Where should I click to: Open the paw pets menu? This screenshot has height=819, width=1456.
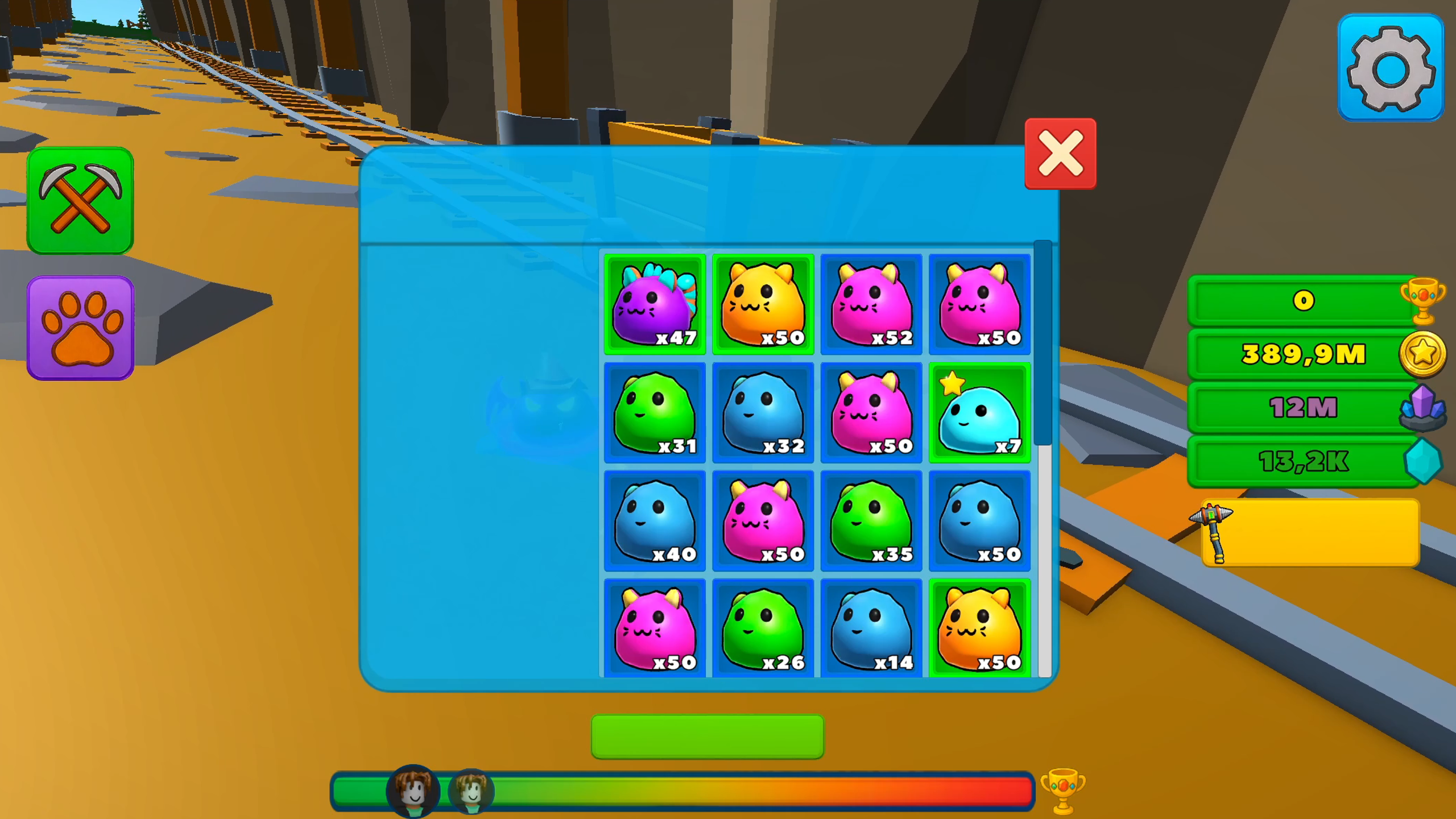pyautogui.click(x=80, y=329)
